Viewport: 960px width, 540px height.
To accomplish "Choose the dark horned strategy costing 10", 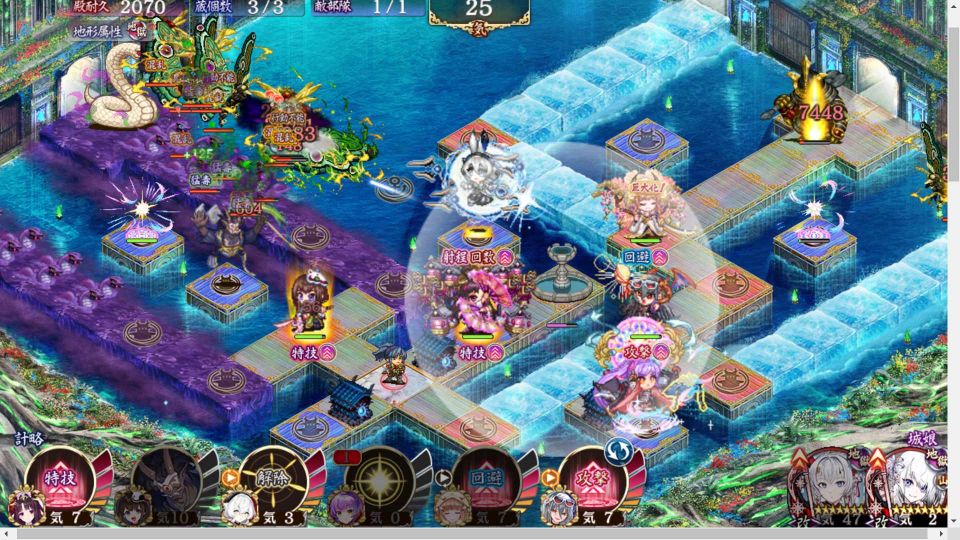I will click(x=165, y=480).
